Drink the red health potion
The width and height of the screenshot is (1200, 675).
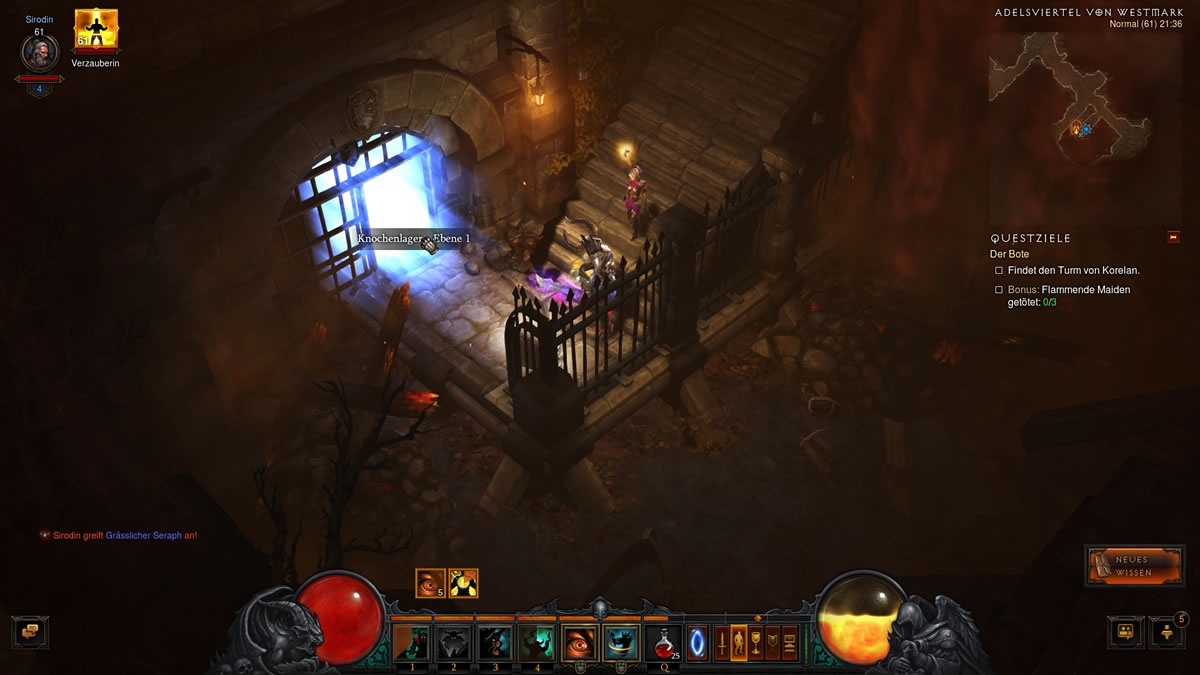[663, 642]
